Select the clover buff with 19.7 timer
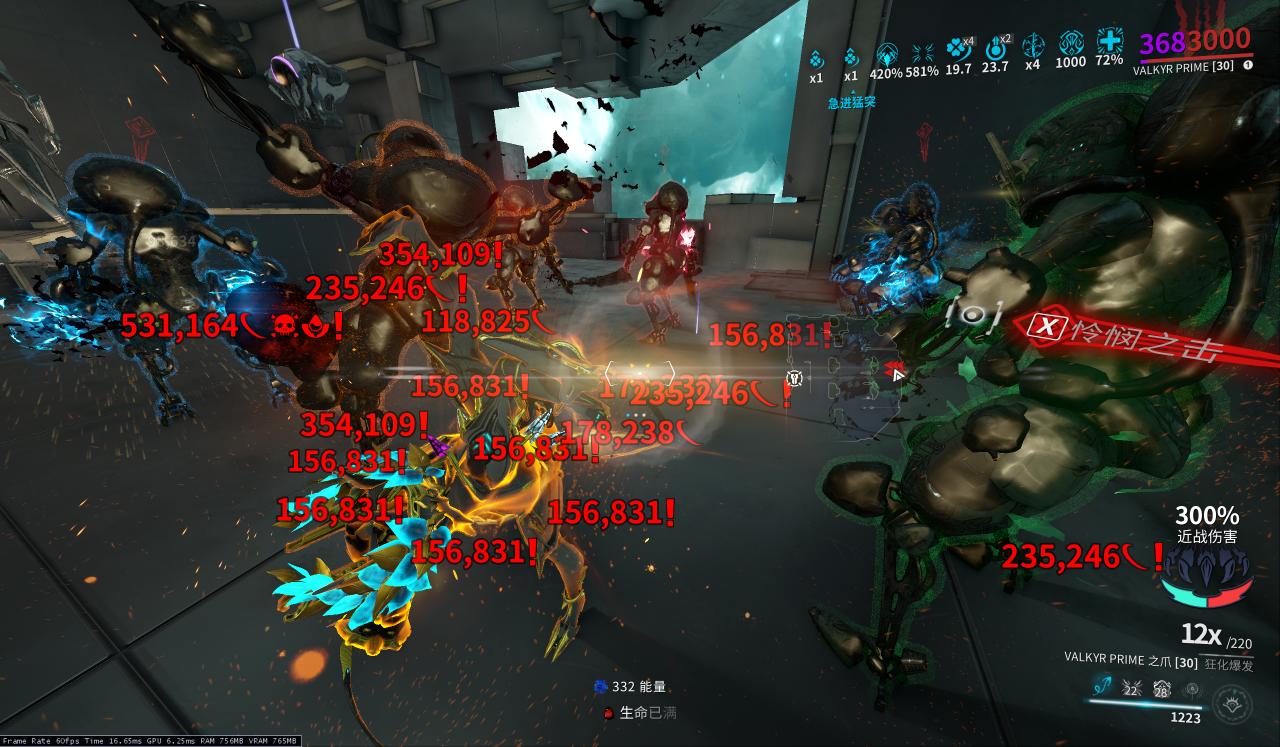This screenshot has height=747, width=1280. [958, 48]
